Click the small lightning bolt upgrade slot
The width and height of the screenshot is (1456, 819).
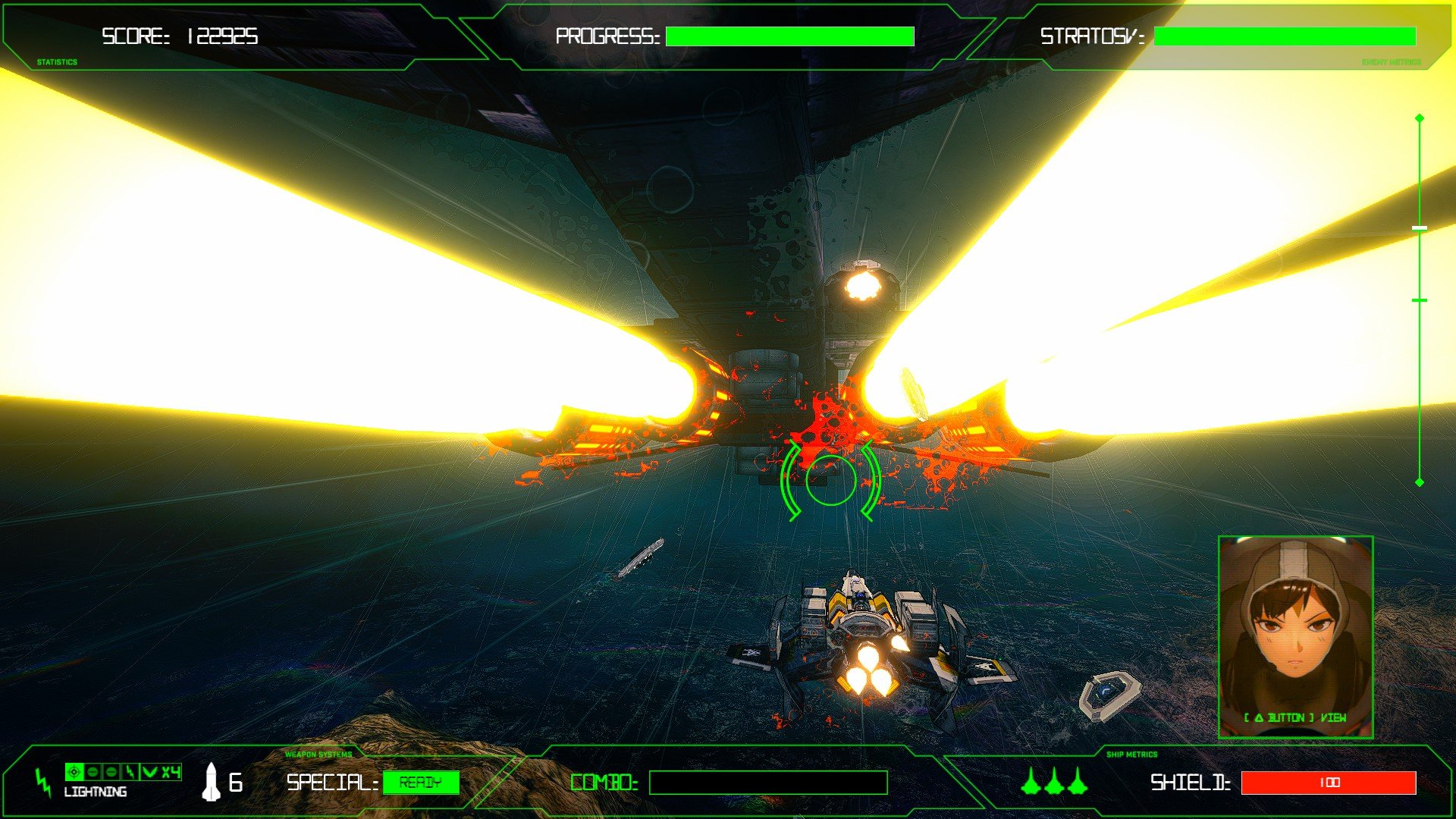coord(130,772)
